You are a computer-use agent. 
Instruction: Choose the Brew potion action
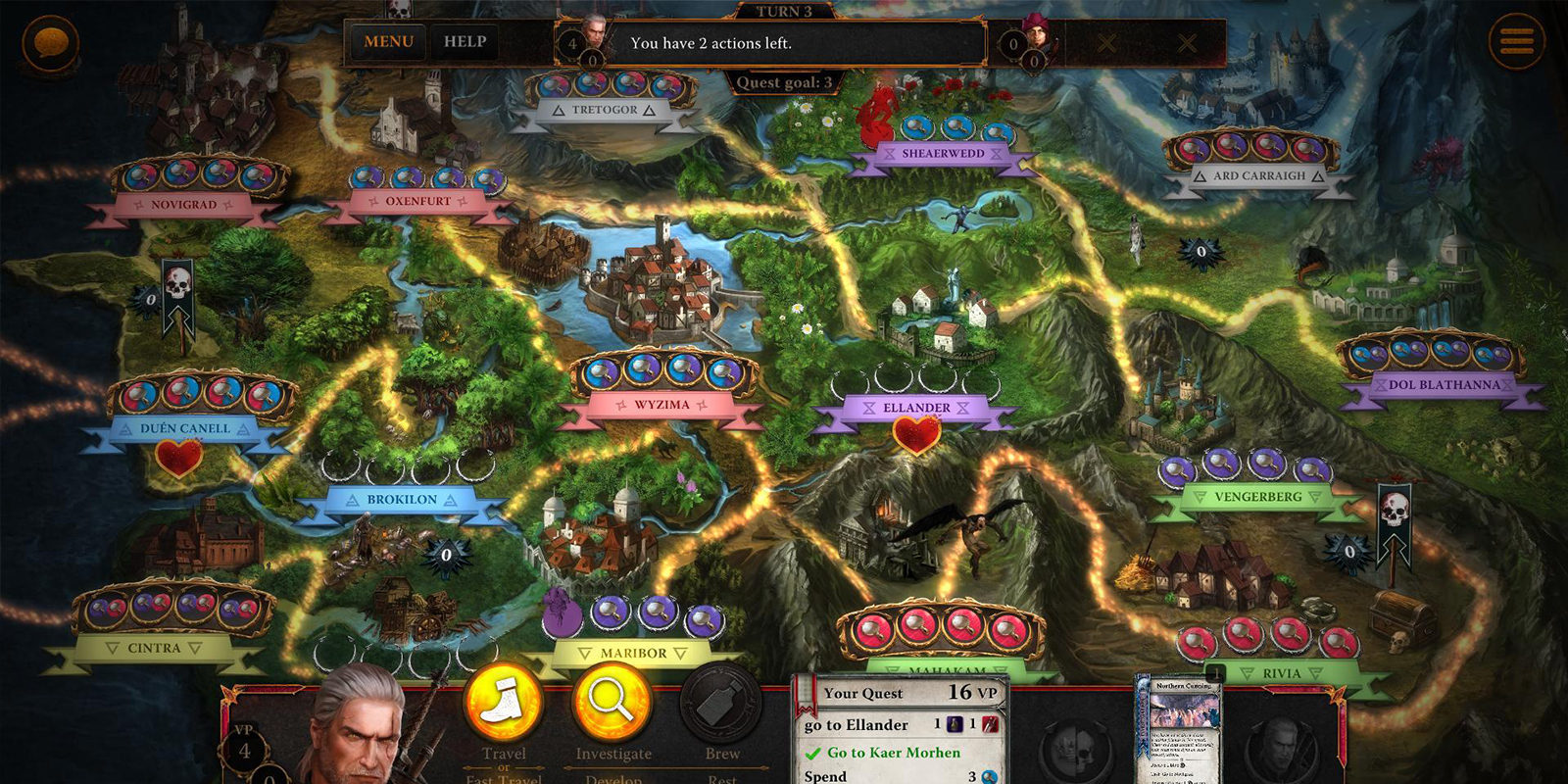click(722, 705)
